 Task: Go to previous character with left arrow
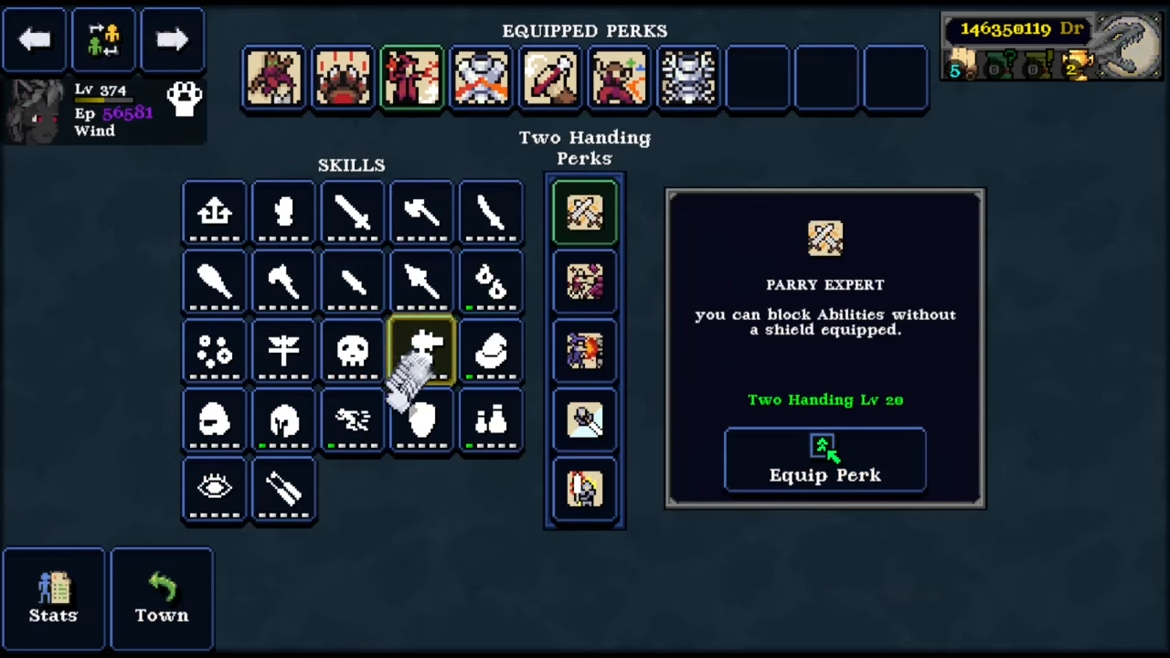pyautogui.click(x=35, y=40)
